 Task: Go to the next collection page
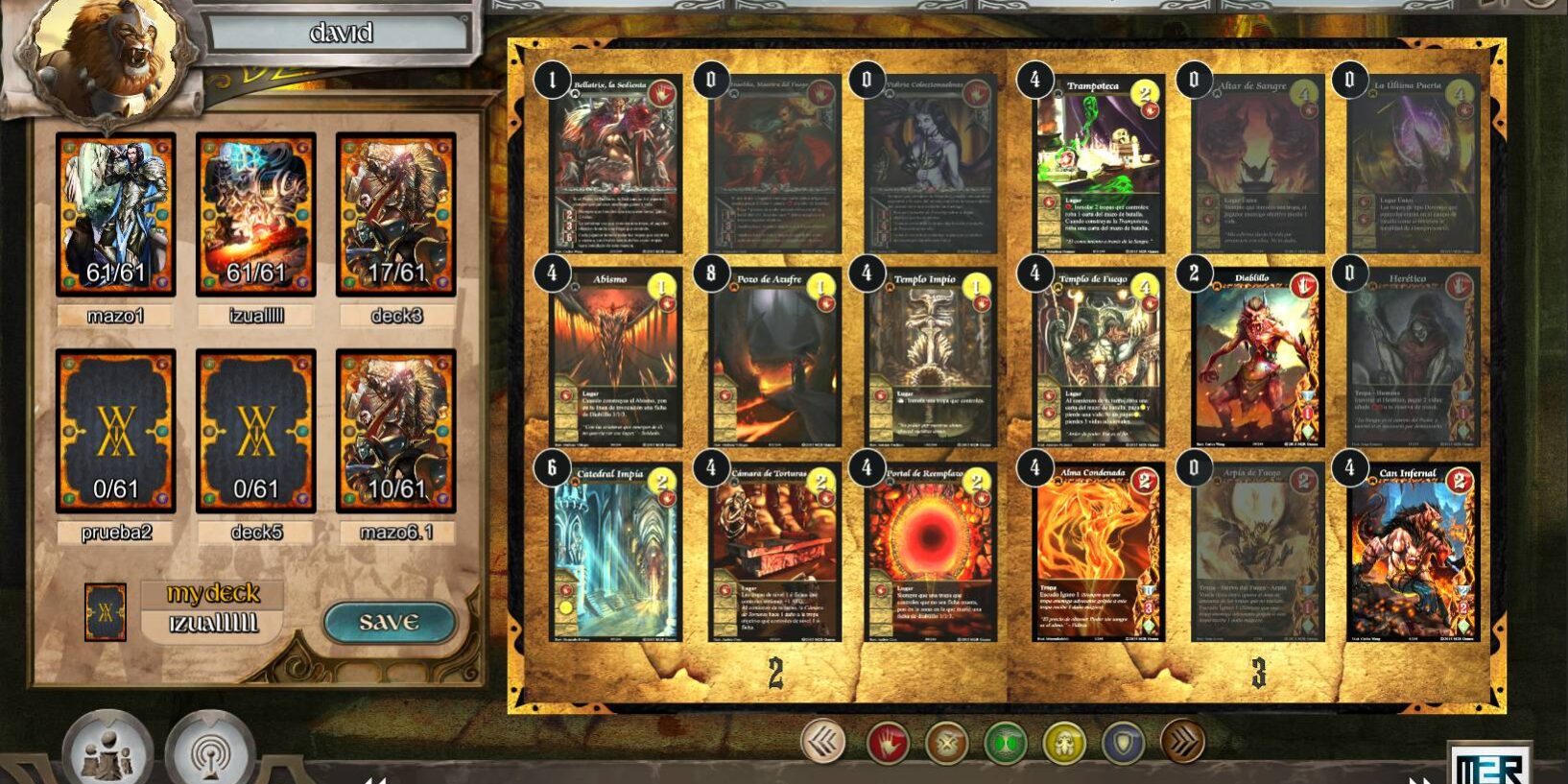coord(1182,742)
